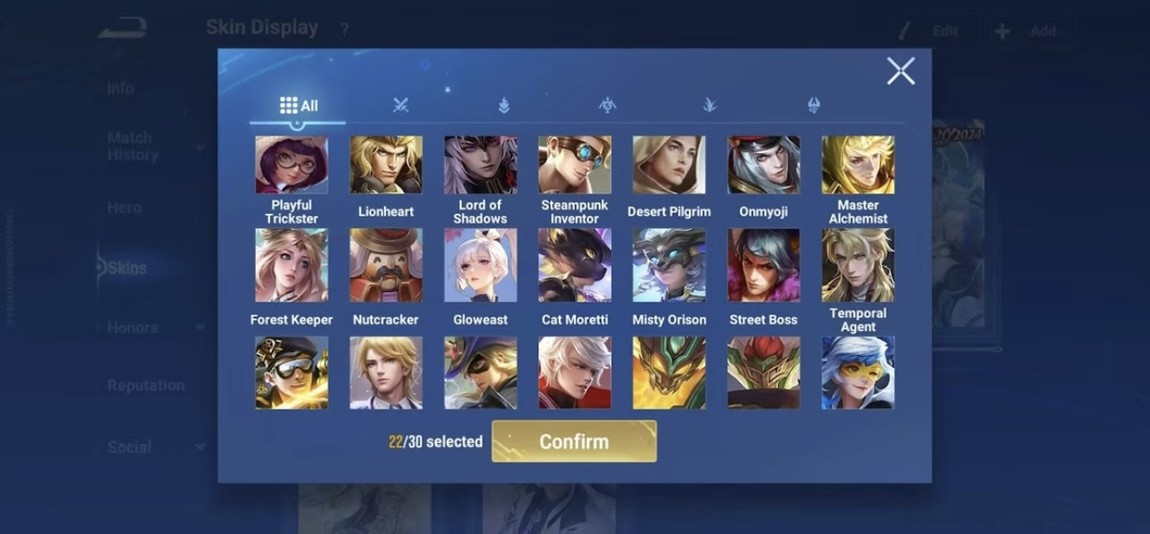Viewport: 1150px width, 534px height.
Task: Choose the Desert Pilgrim skin
Action: [668, 165]
